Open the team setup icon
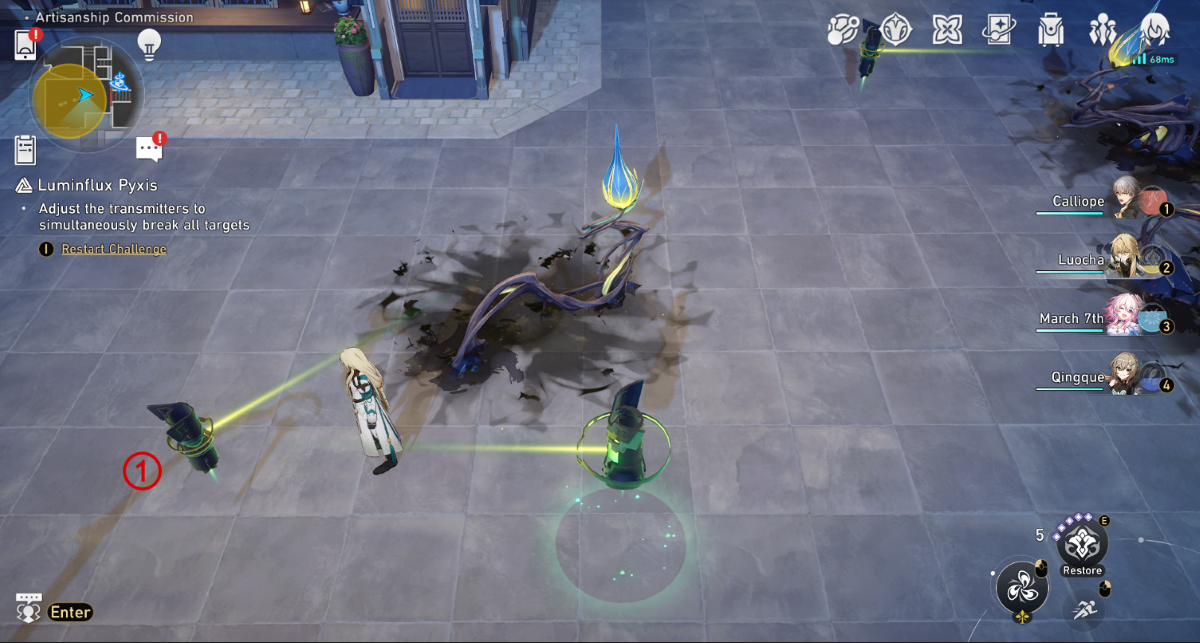This screenshot has width=1200, height=643. click(1103, 30)
